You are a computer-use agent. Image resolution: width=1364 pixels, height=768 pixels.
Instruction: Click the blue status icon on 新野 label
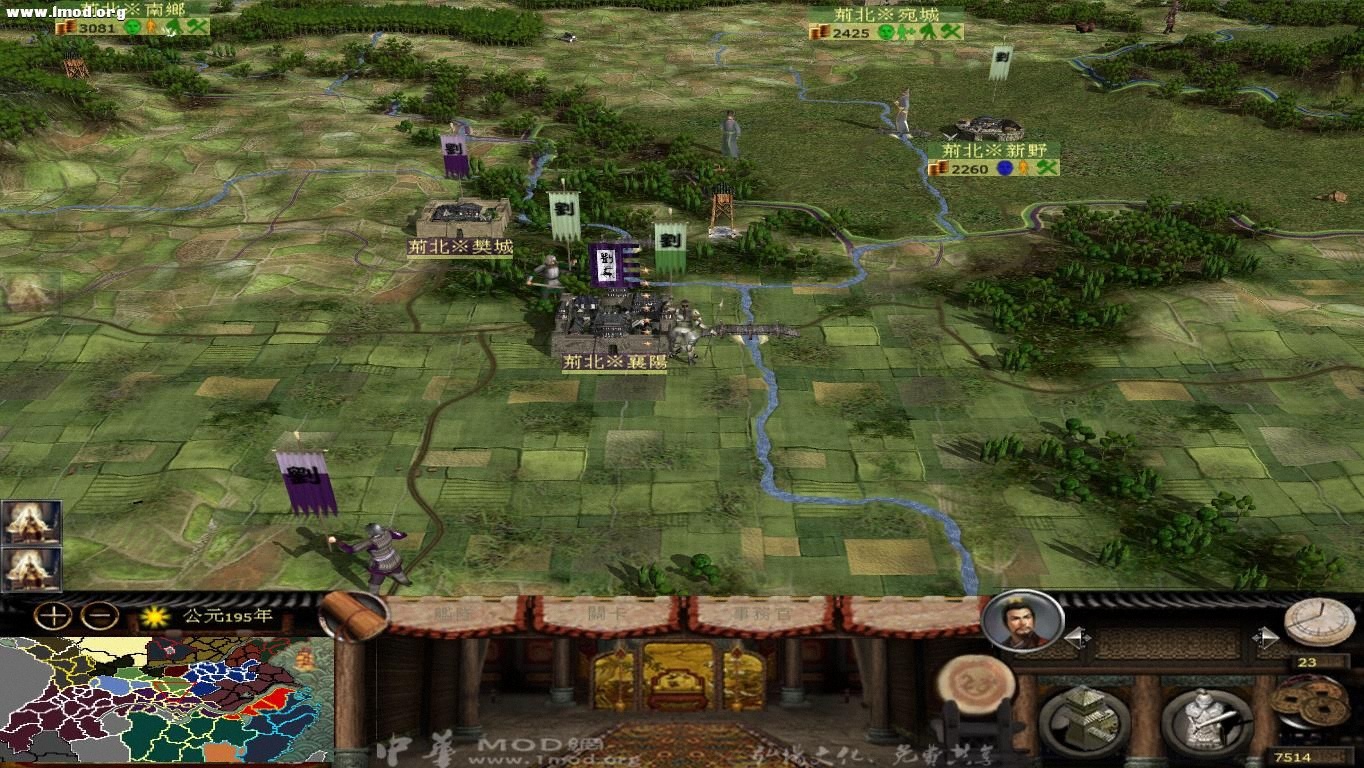click(1005, 169)
